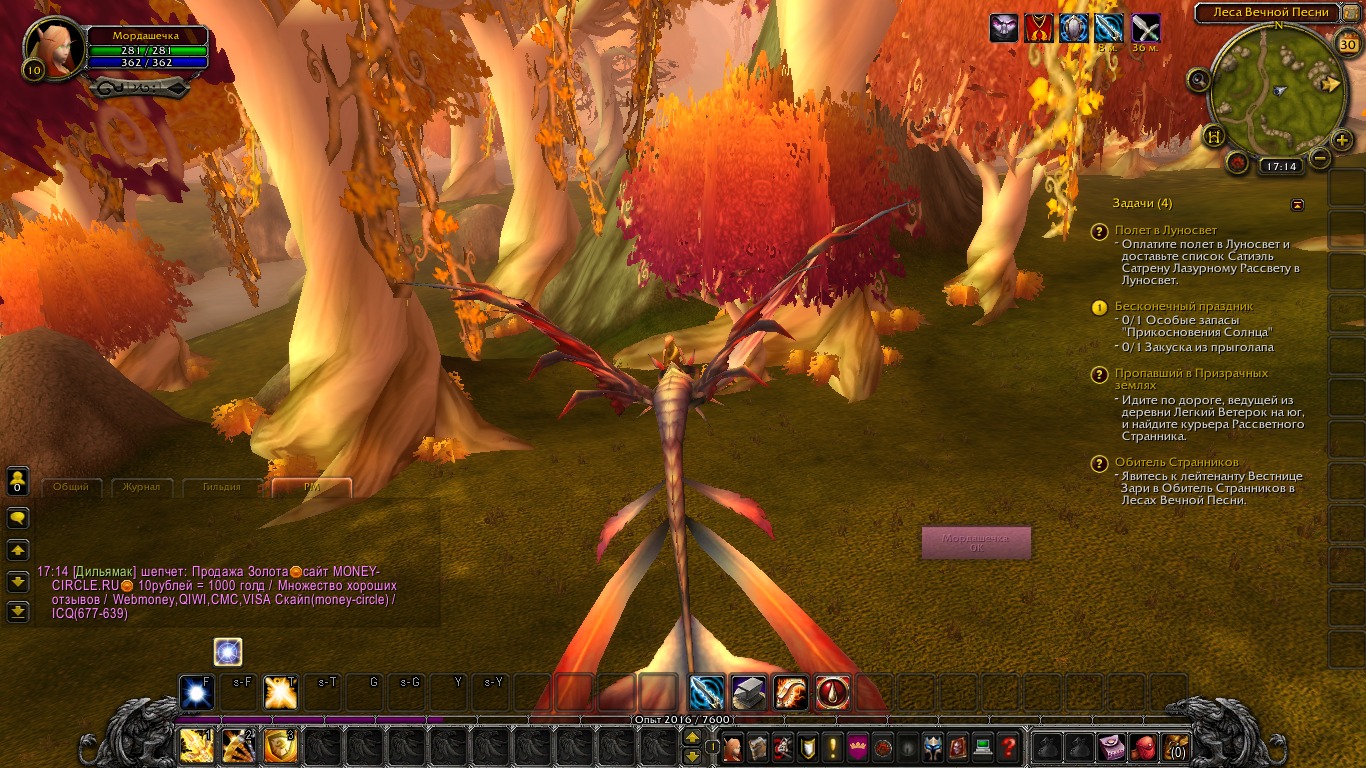Screen dimensions: 1366x768
Task: Click the chat speech bubble button
Action: pos(18,518)
